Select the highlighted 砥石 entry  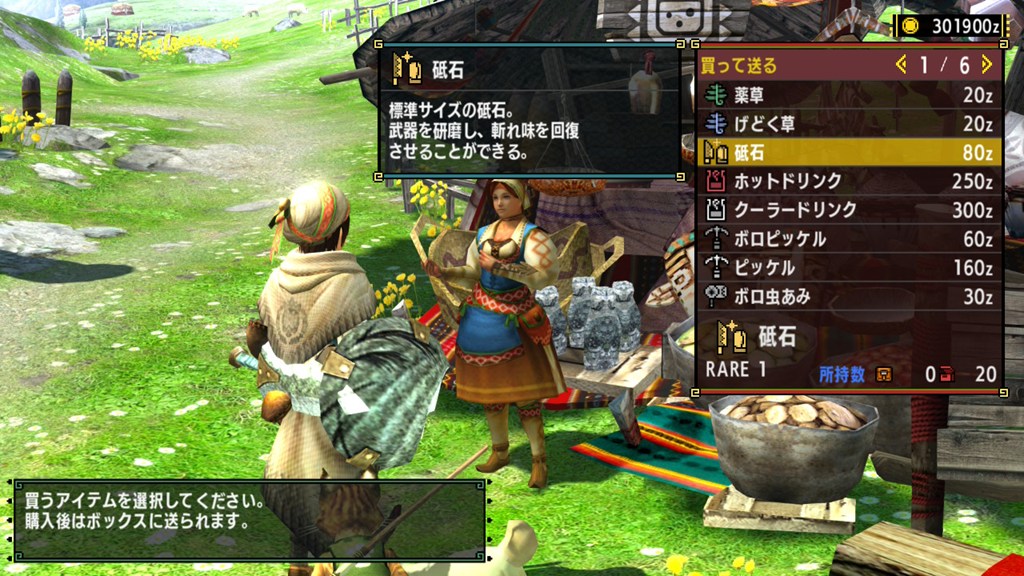(x=850, y=153)
